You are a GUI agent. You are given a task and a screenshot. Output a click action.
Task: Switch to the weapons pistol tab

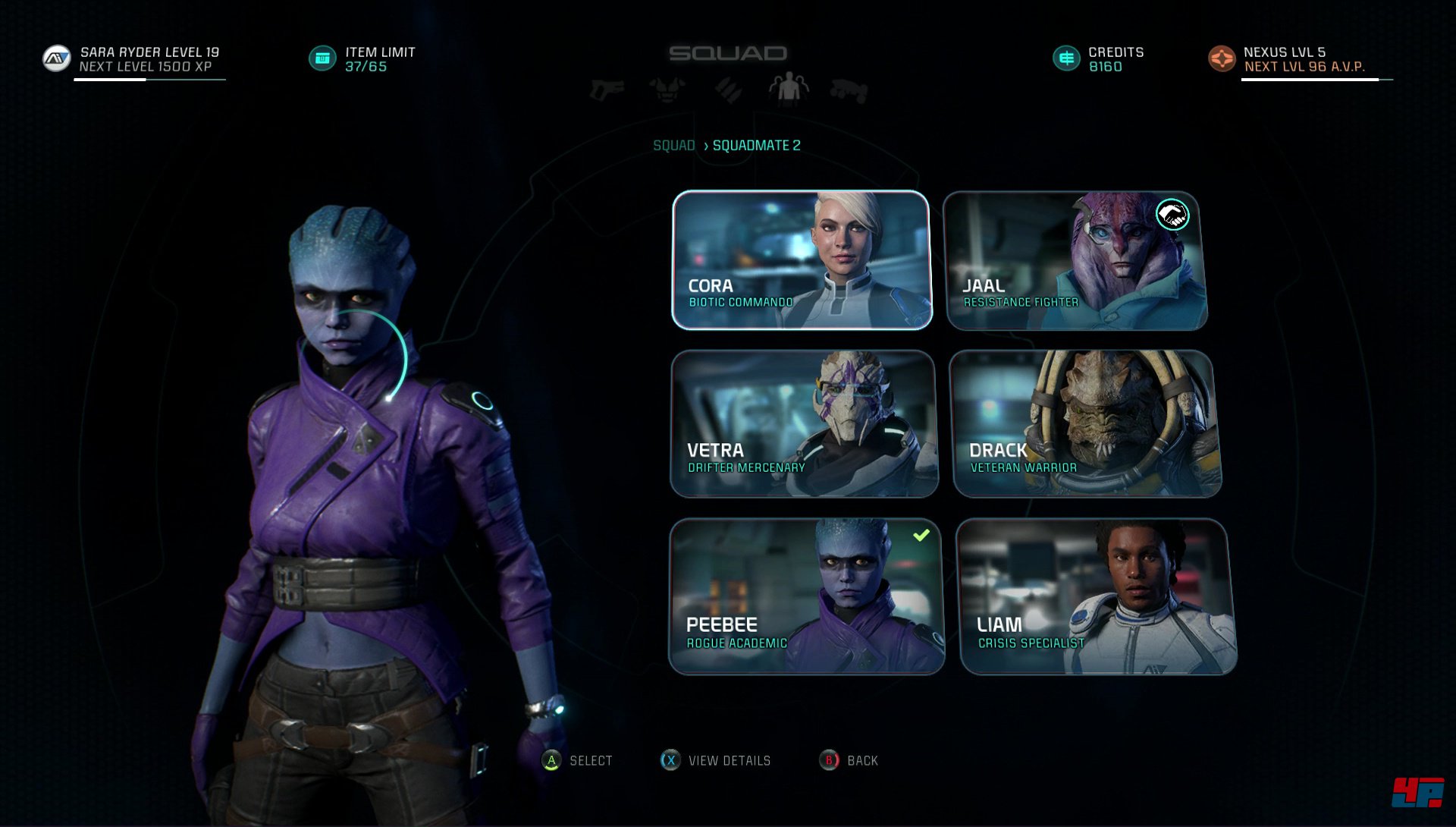[x=607, y=90]
